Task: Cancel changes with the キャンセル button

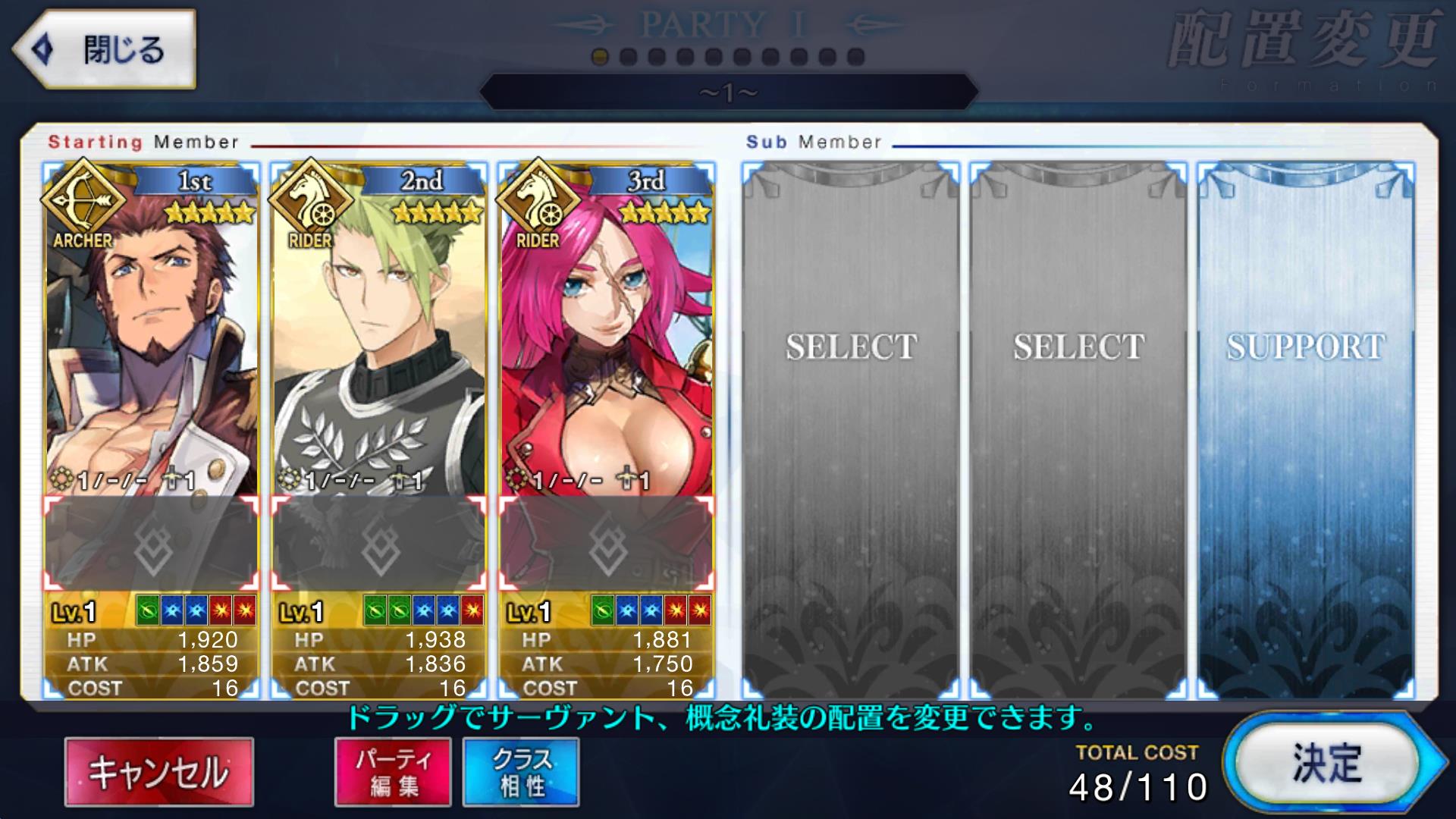Action: point(159,772)
